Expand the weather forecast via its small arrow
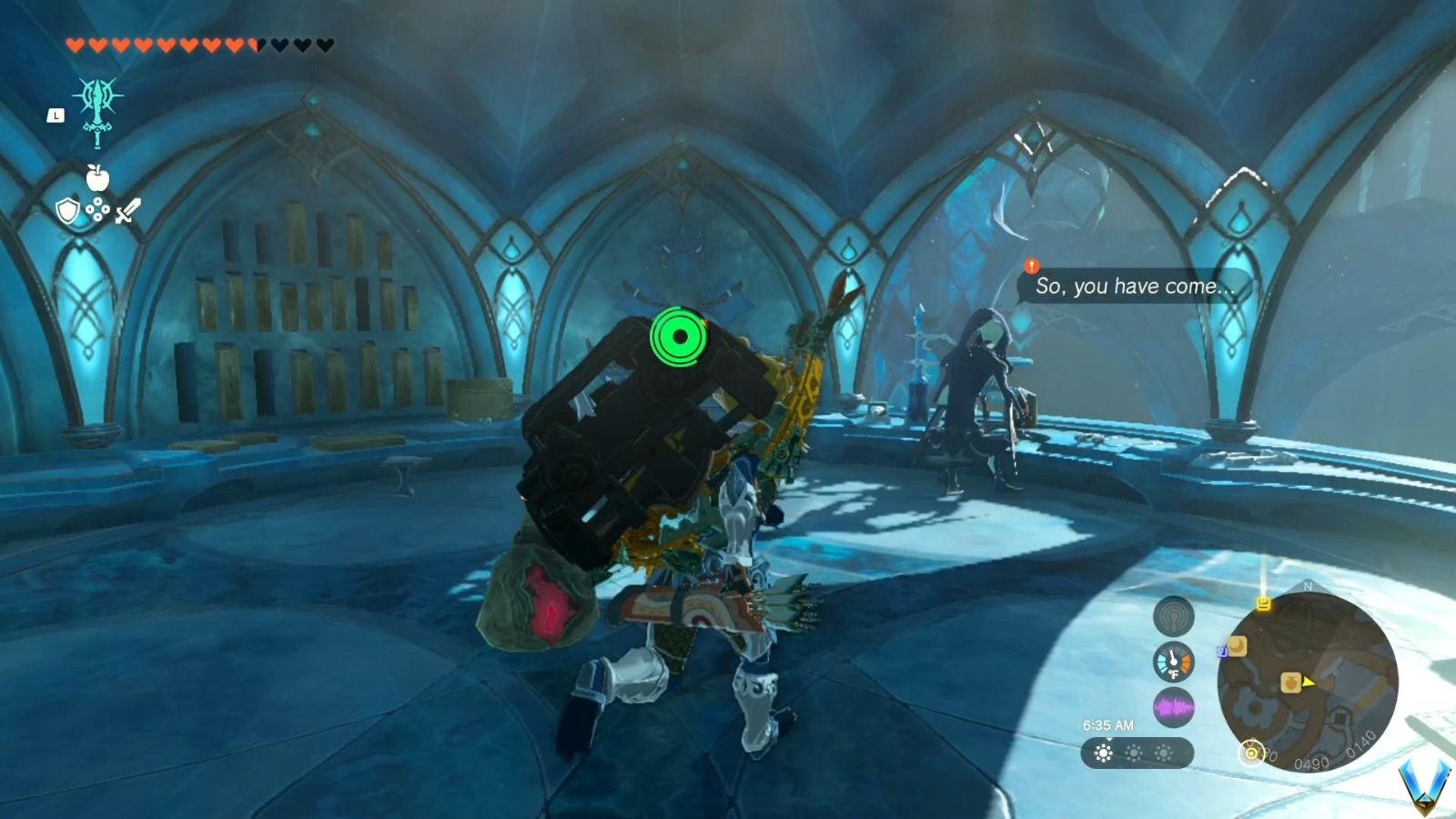 tap(1109, 739)
